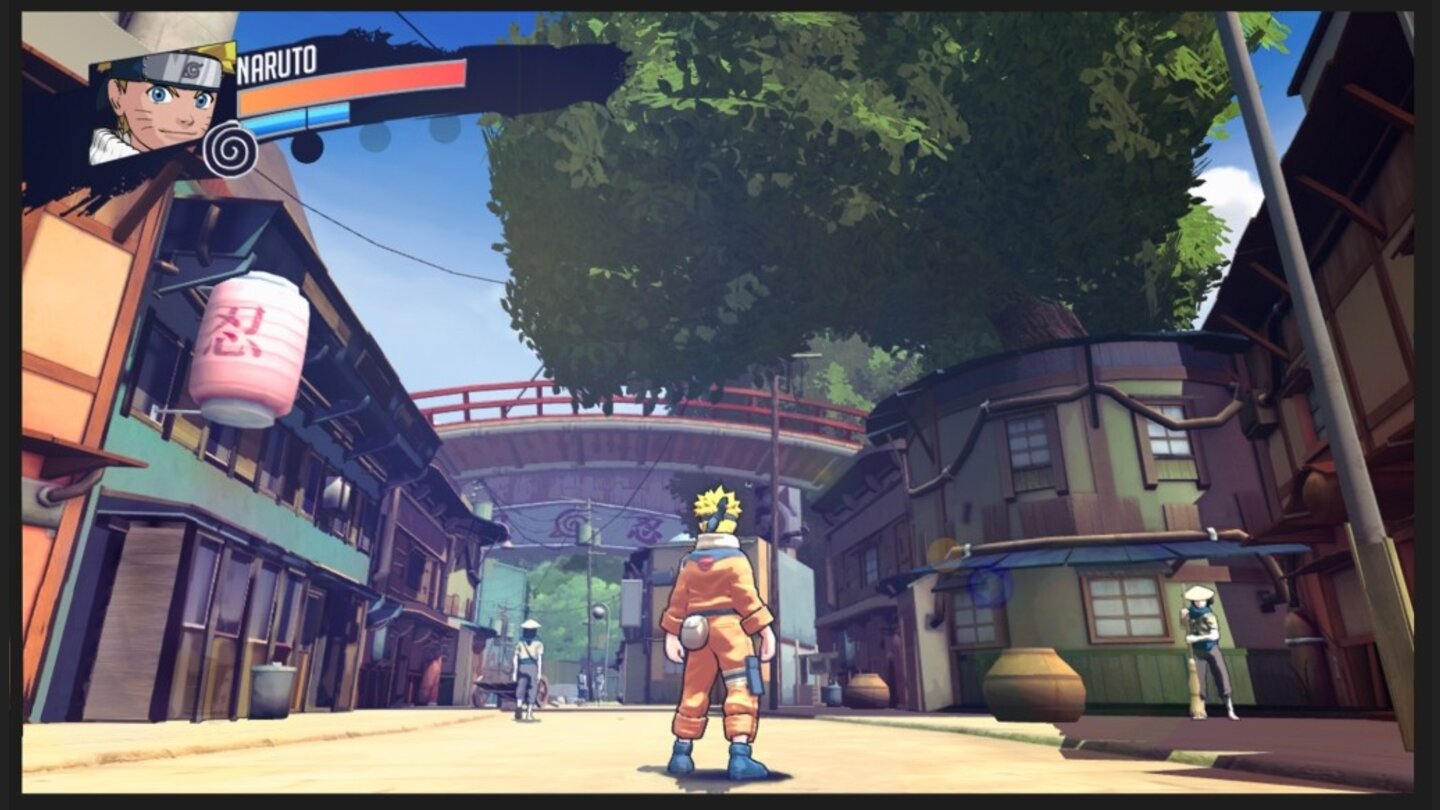Click the red shinobi kanji symbol near the gate

pyautogui.click(x=643, y=530)
